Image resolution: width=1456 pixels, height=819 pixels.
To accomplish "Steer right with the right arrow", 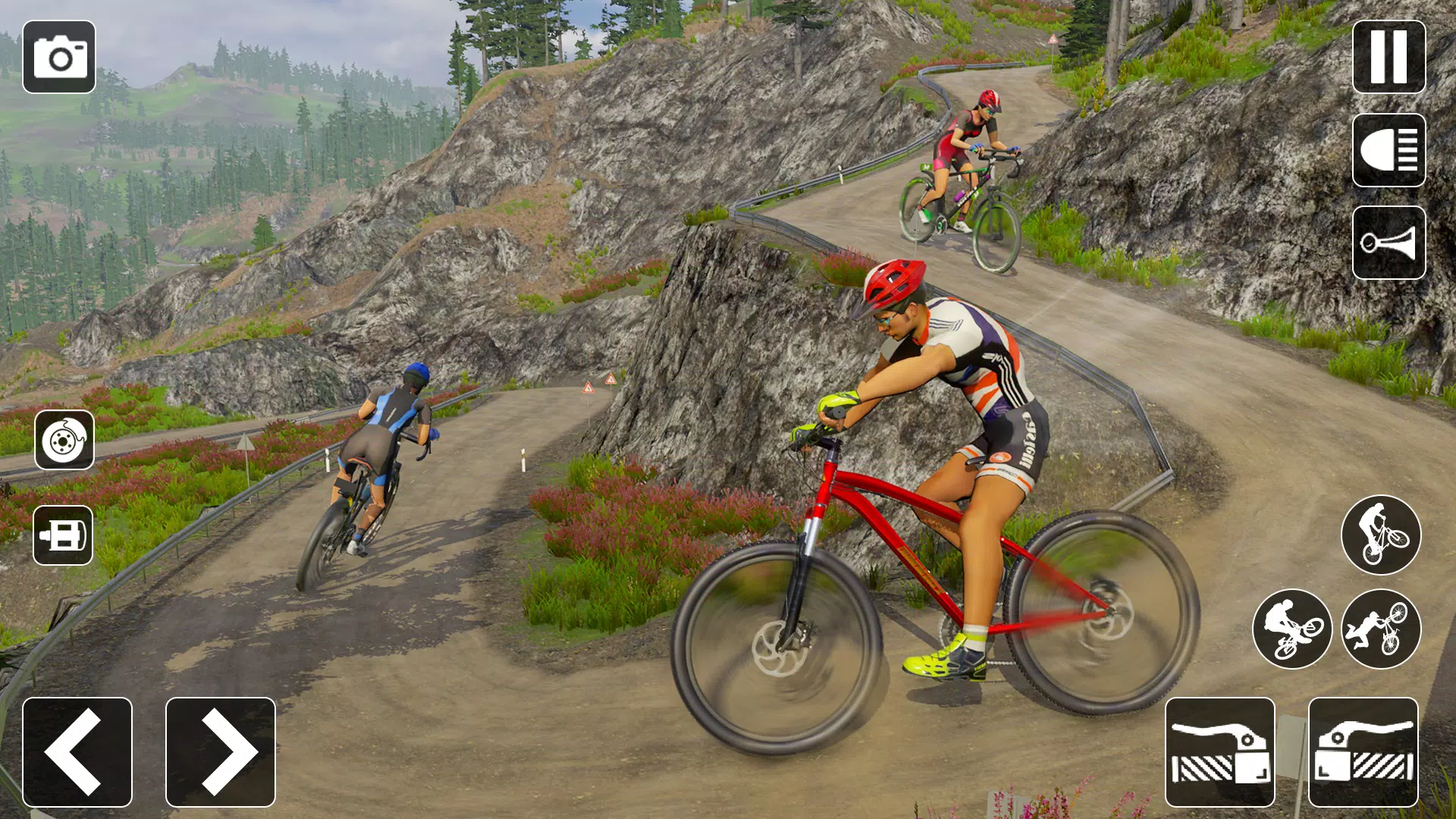I will 221,752.
